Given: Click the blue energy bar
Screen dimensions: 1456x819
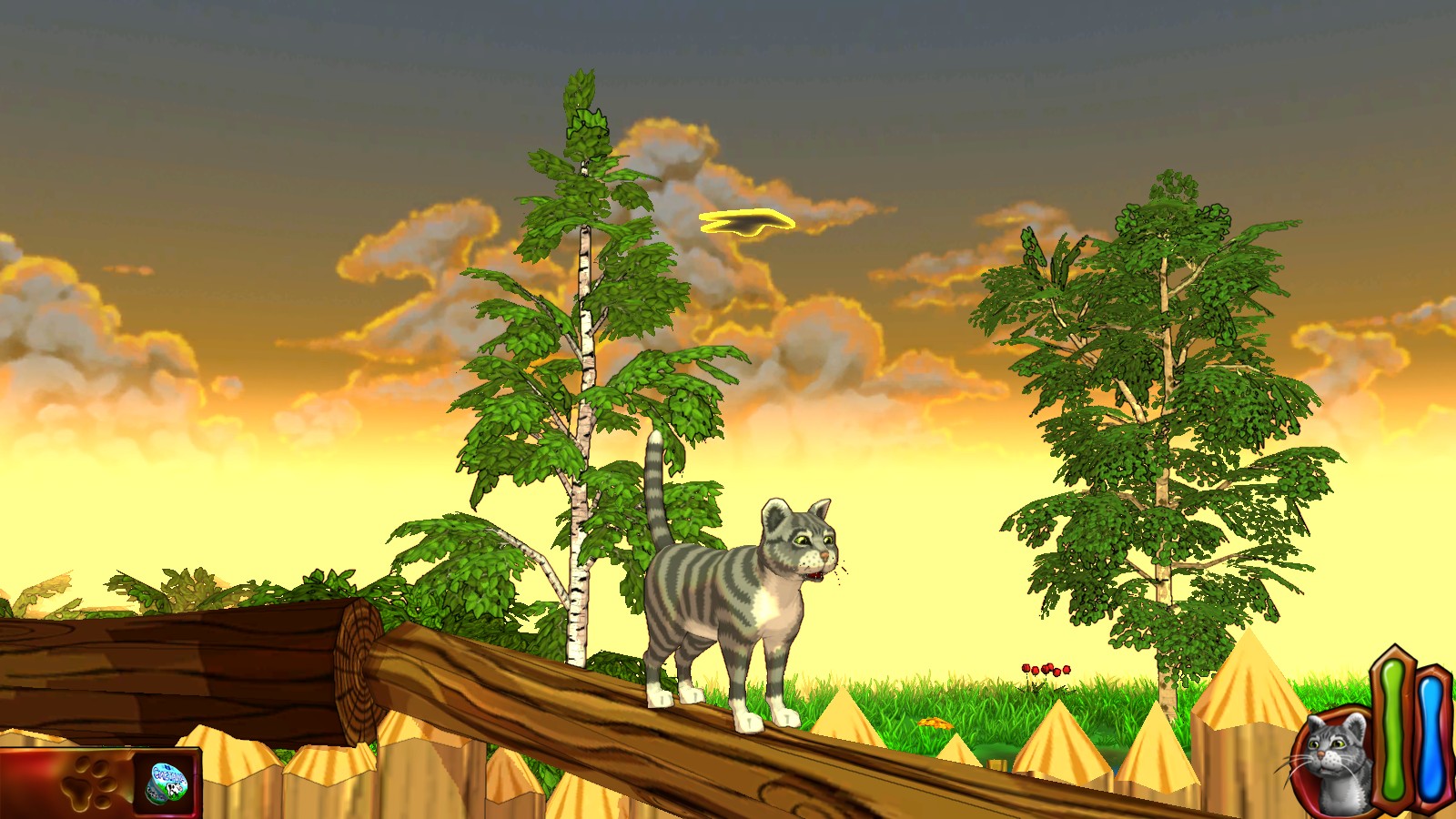Looking at the screenshot, I should [1431, 737].
